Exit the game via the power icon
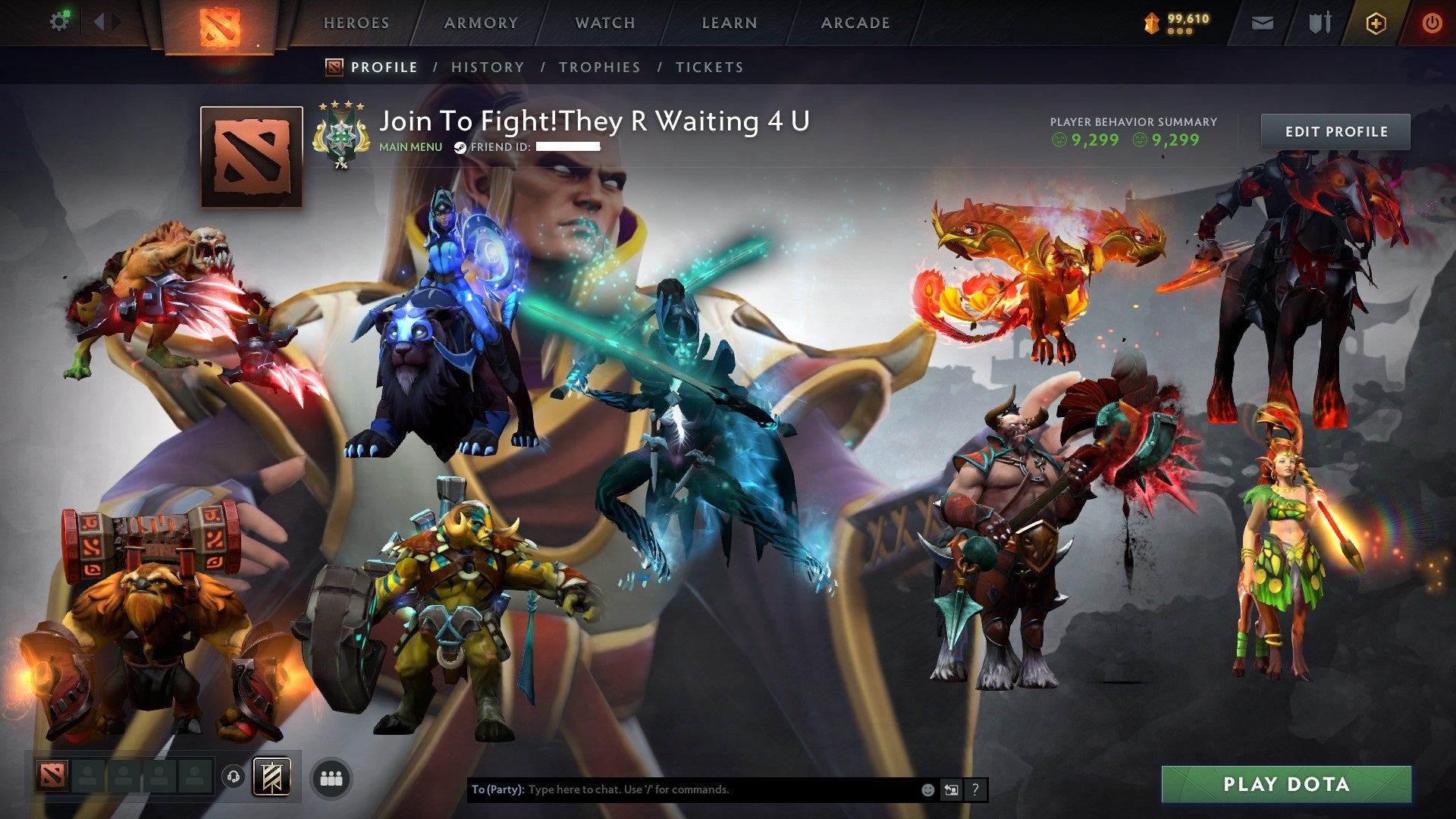The width and height of the screenshot is (1456, 819). [x=1432, y=23]
